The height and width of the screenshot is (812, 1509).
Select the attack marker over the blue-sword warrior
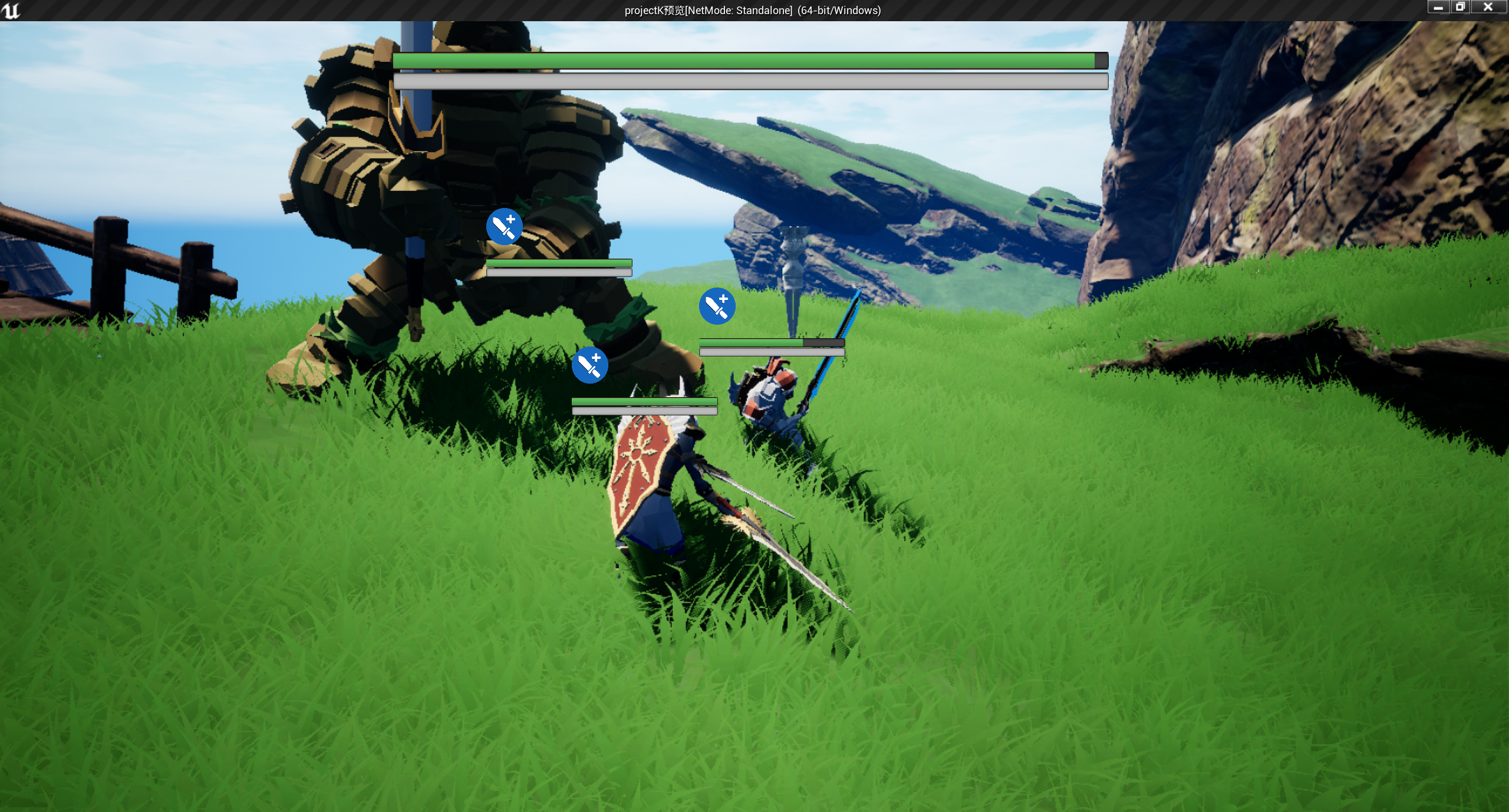pos(717,306)
